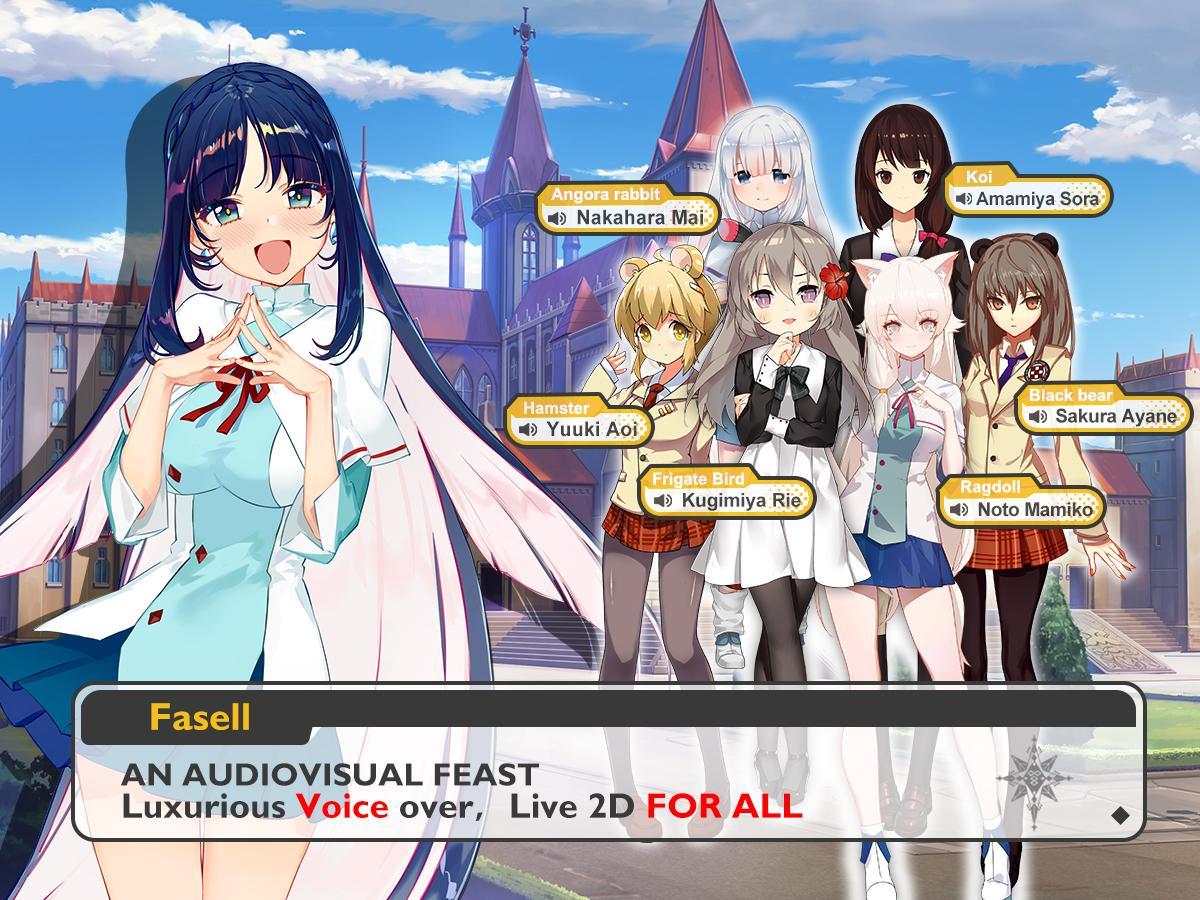This screenshot has width=1200, height=900.
Task: Play Sakura Ayane's Black bear voice sample
Action: pyautogui.click(x=1038, y=416)
